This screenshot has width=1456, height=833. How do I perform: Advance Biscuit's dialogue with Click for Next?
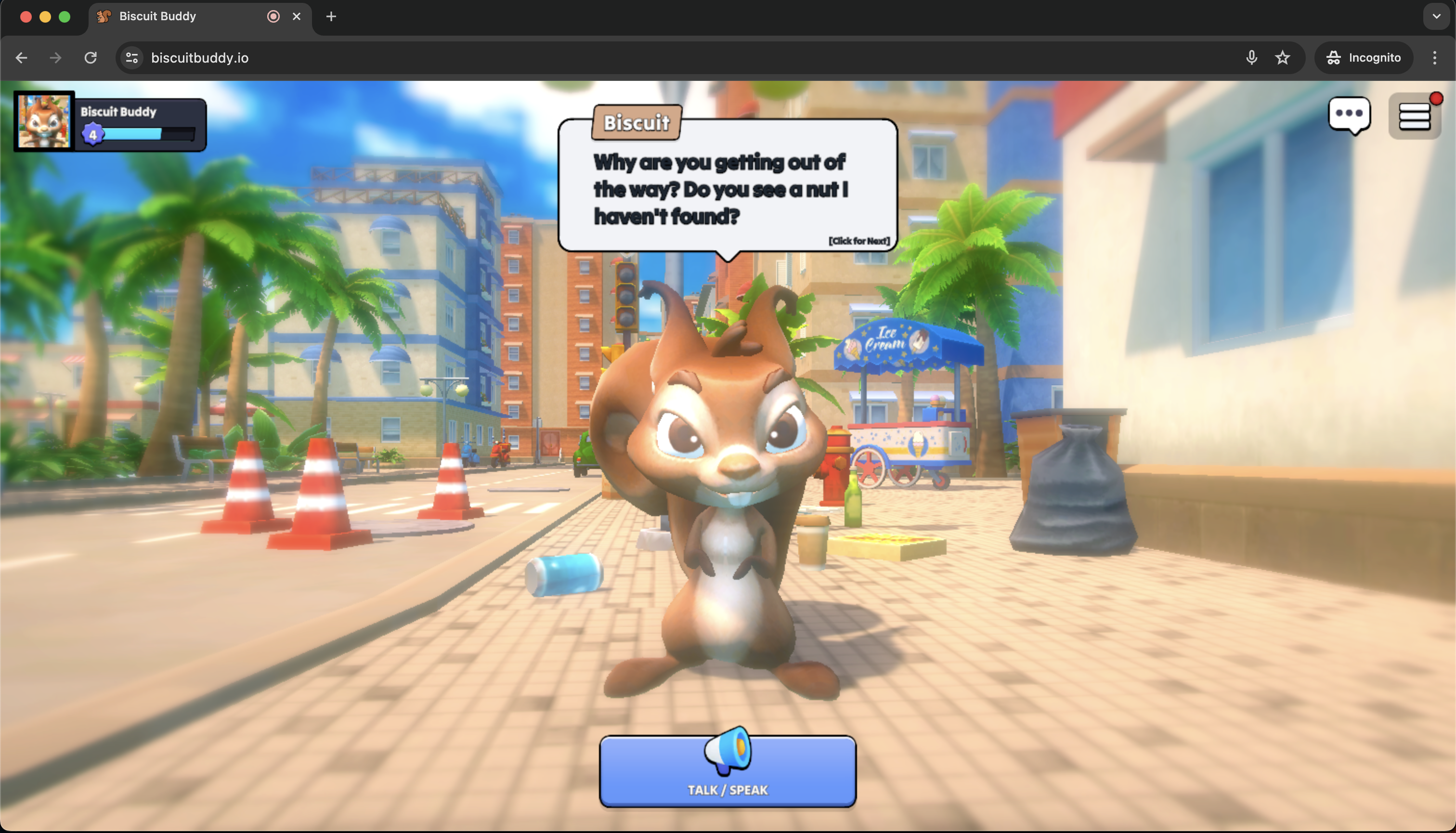point(859,241)
